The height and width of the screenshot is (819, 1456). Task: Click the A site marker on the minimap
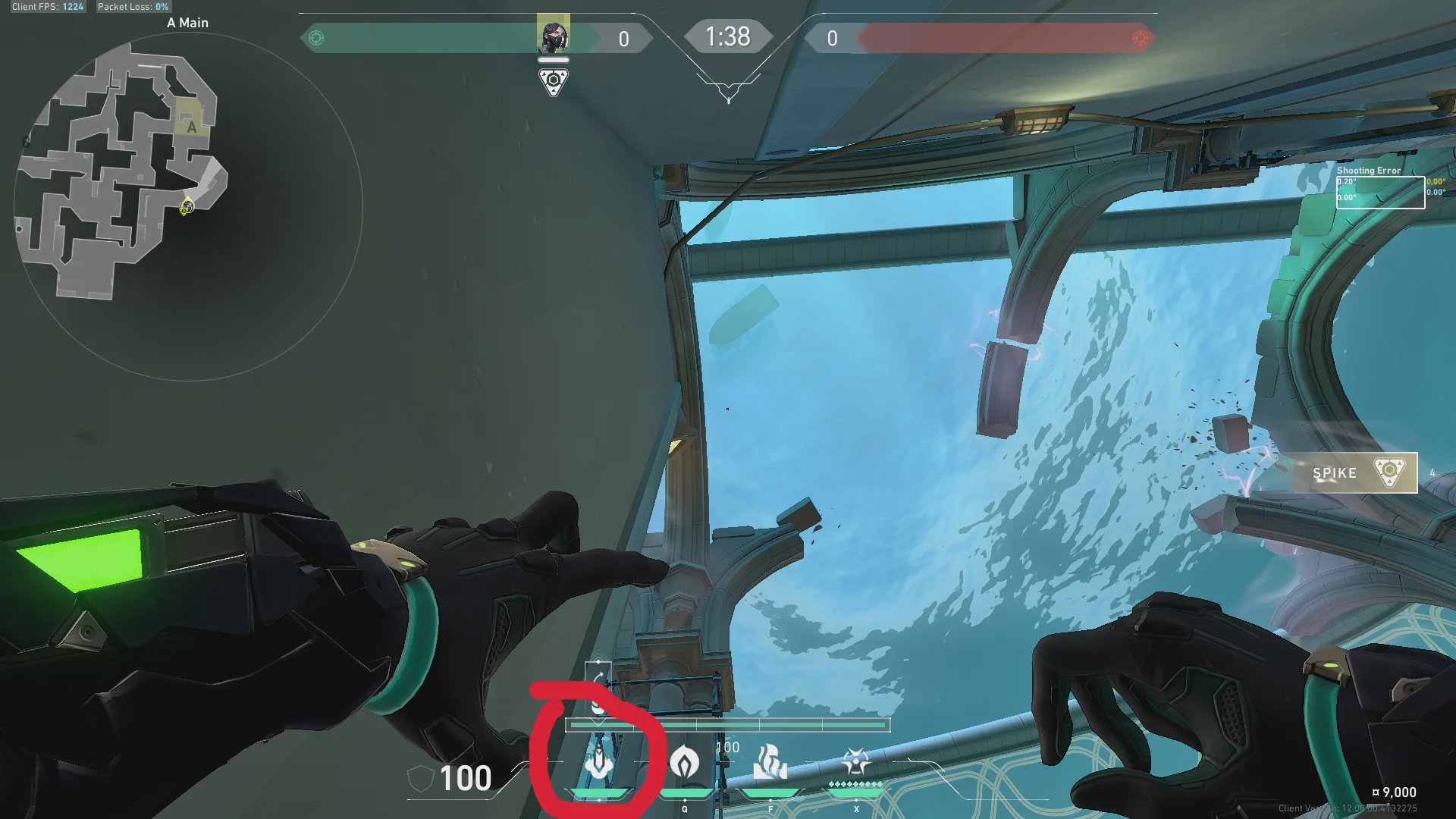pos(191,127)
